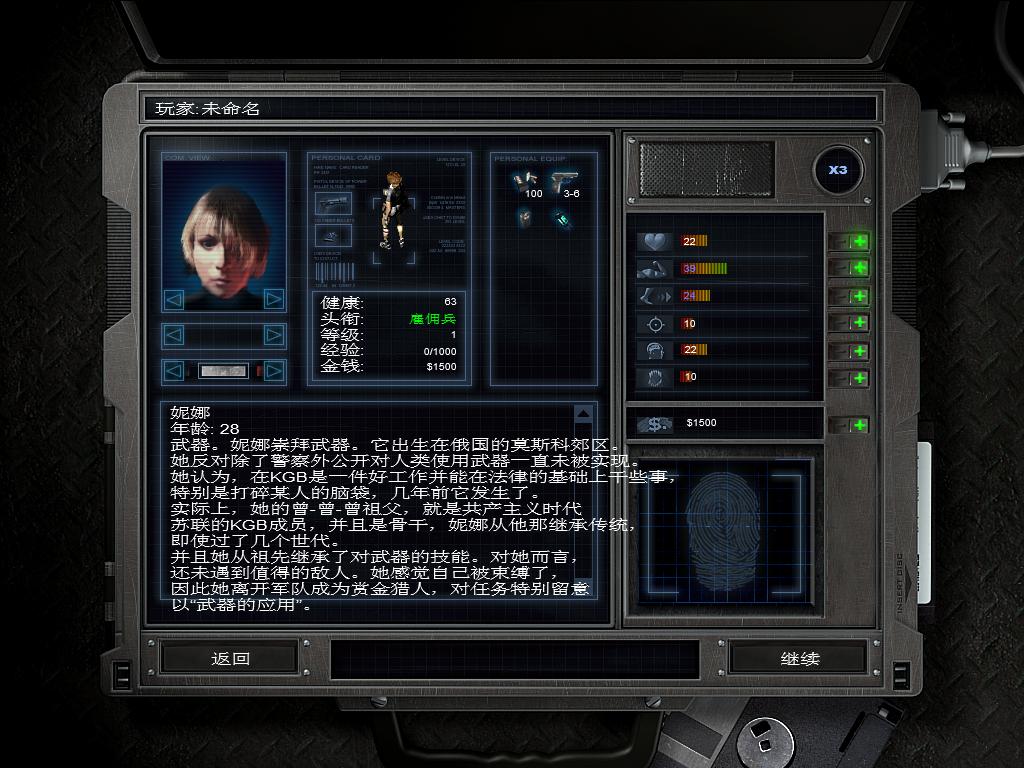
Task: Continue with the 继续 button
Action: pyautogui.click(x=799, y=658)
